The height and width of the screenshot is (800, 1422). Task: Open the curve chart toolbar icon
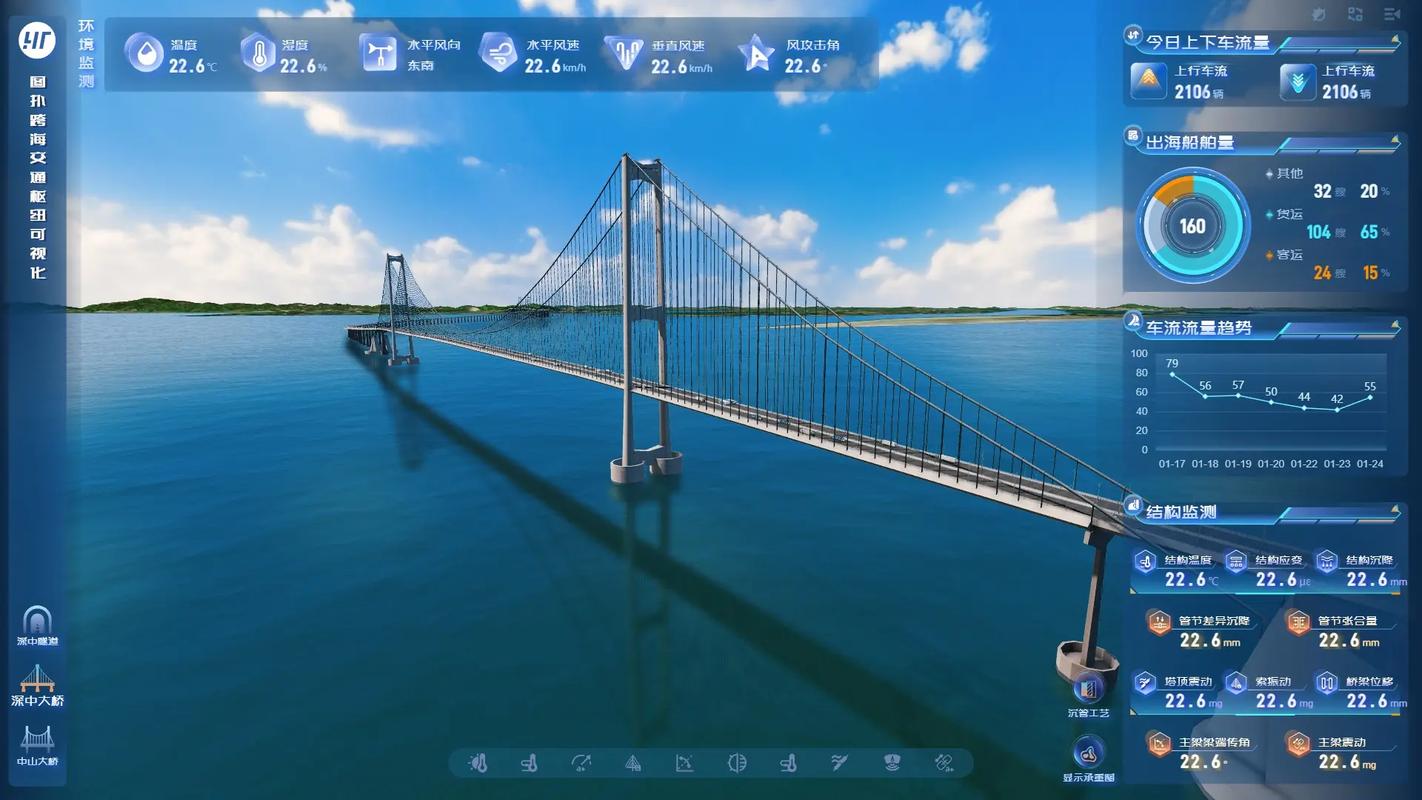coord(685,763)
